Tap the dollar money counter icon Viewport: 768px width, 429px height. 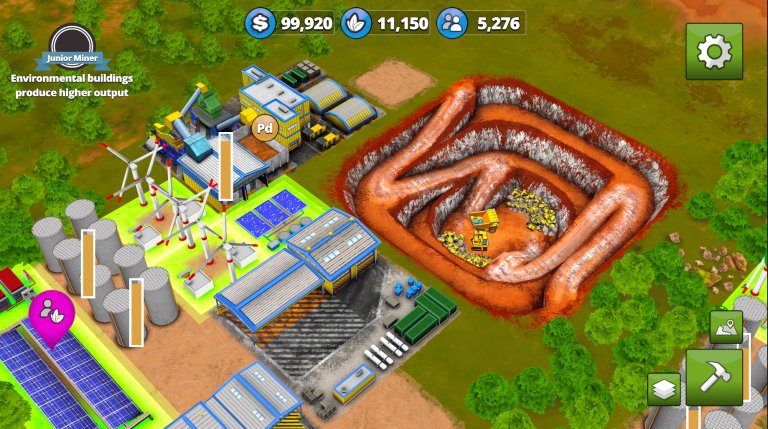261,23
